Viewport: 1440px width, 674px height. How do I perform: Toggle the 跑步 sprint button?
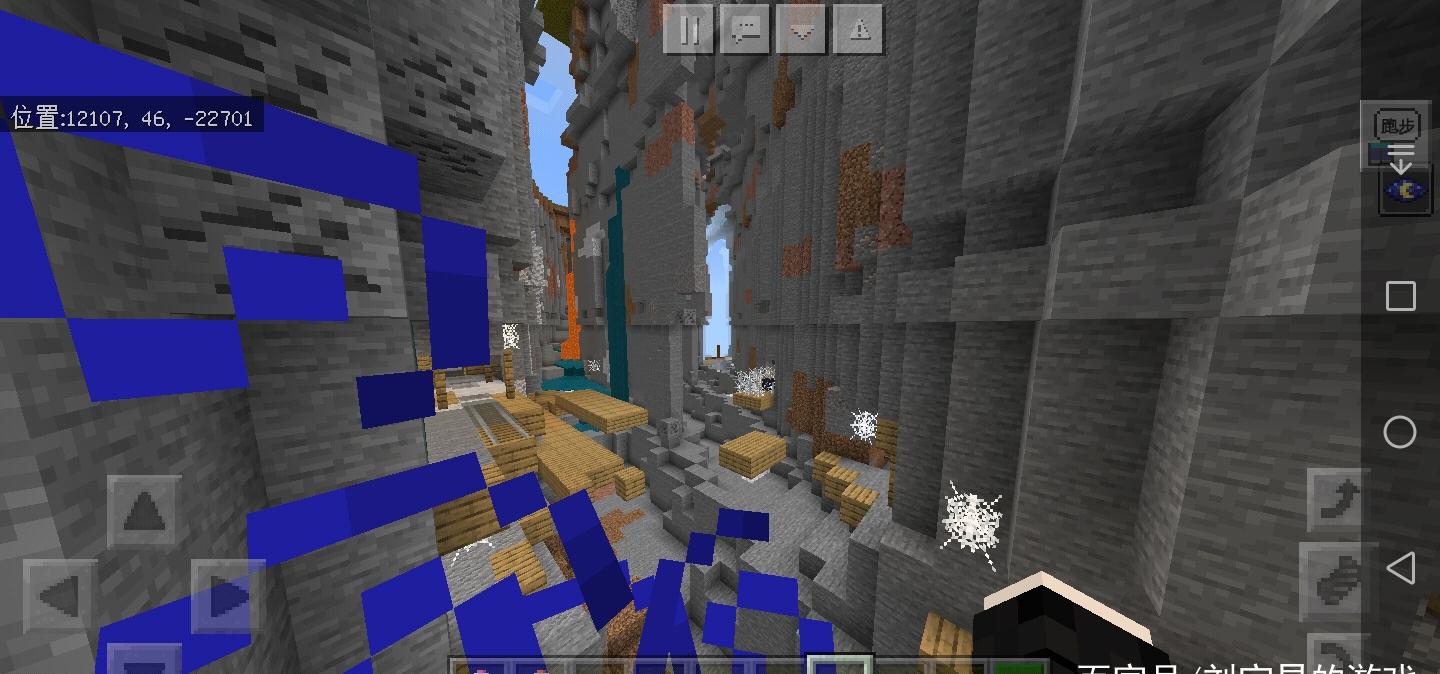point(1397,127)
